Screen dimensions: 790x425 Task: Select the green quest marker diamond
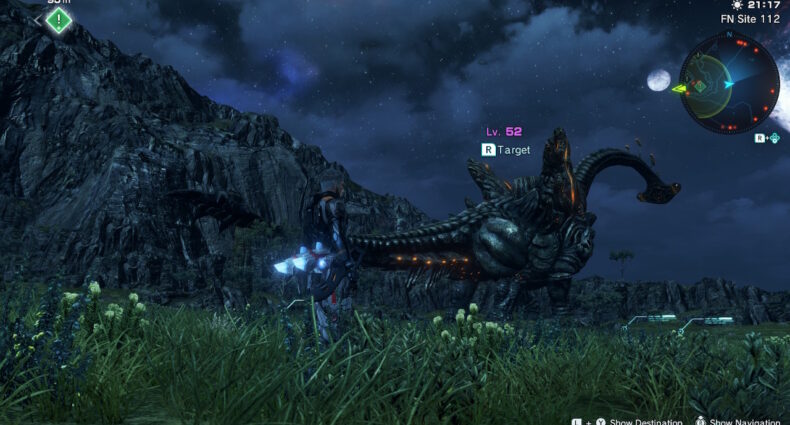coord(59,18)
